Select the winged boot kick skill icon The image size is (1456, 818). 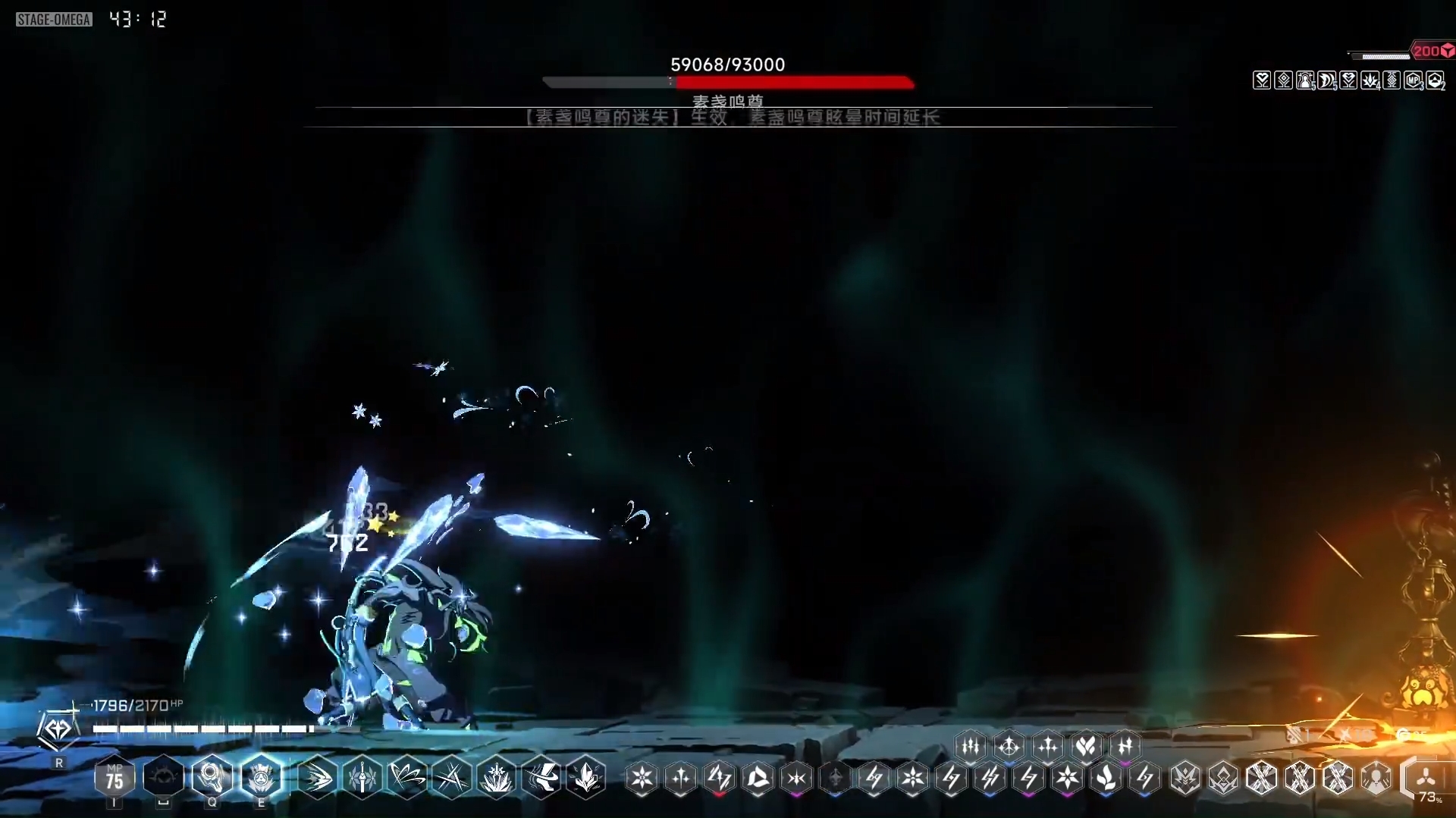pyautogui.click(x=542, y=777)
